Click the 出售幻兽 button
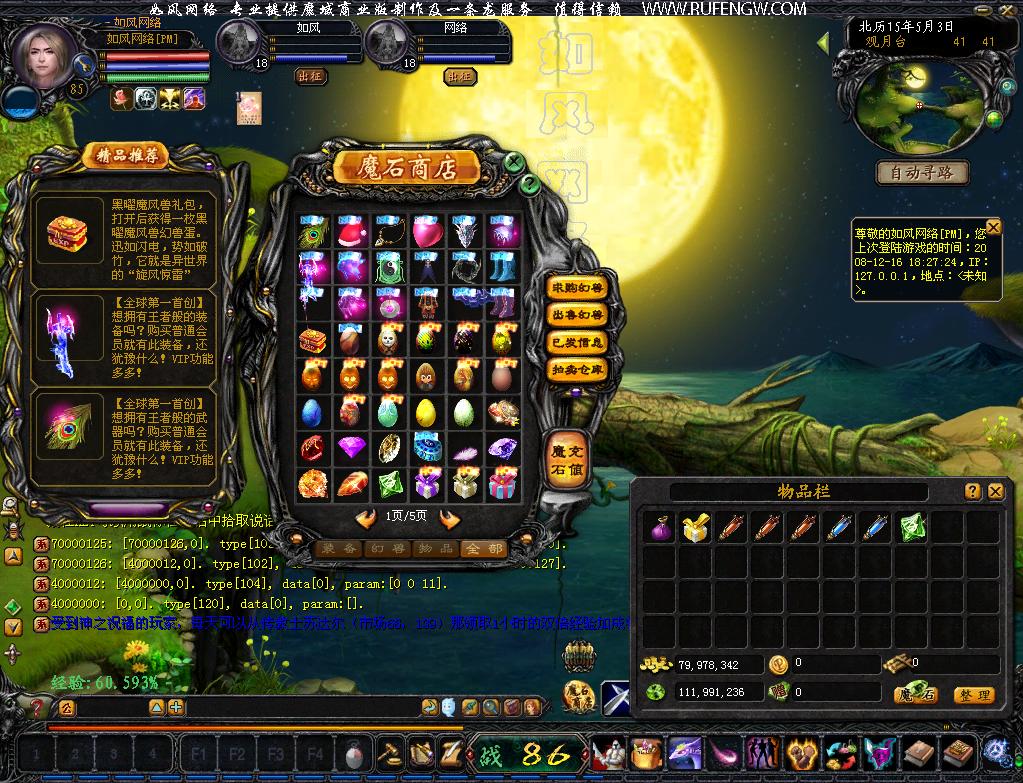 [x=578, y=315]
